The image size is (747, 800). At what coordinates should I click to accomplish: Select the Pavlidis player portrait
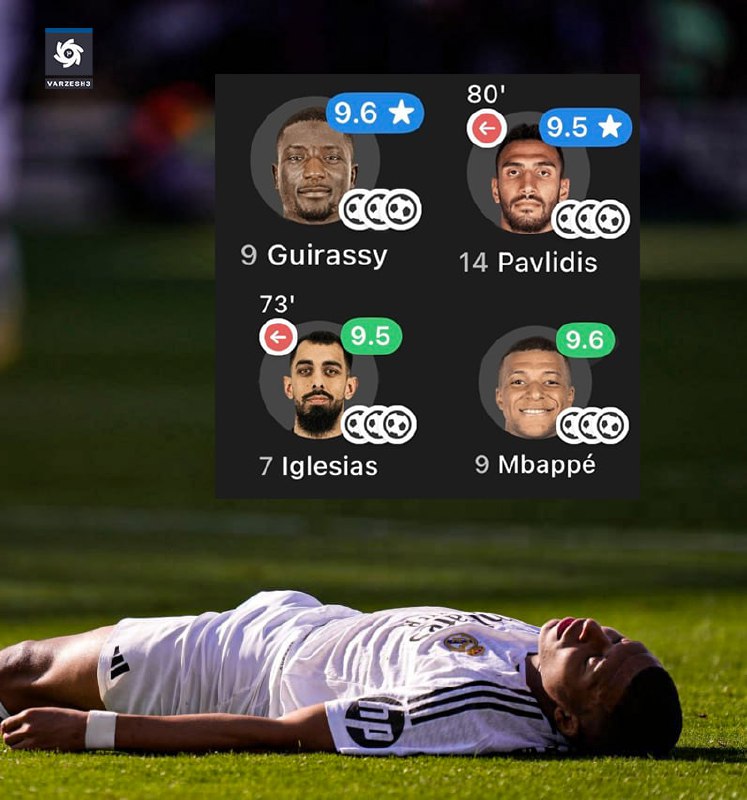coord(529,181)
